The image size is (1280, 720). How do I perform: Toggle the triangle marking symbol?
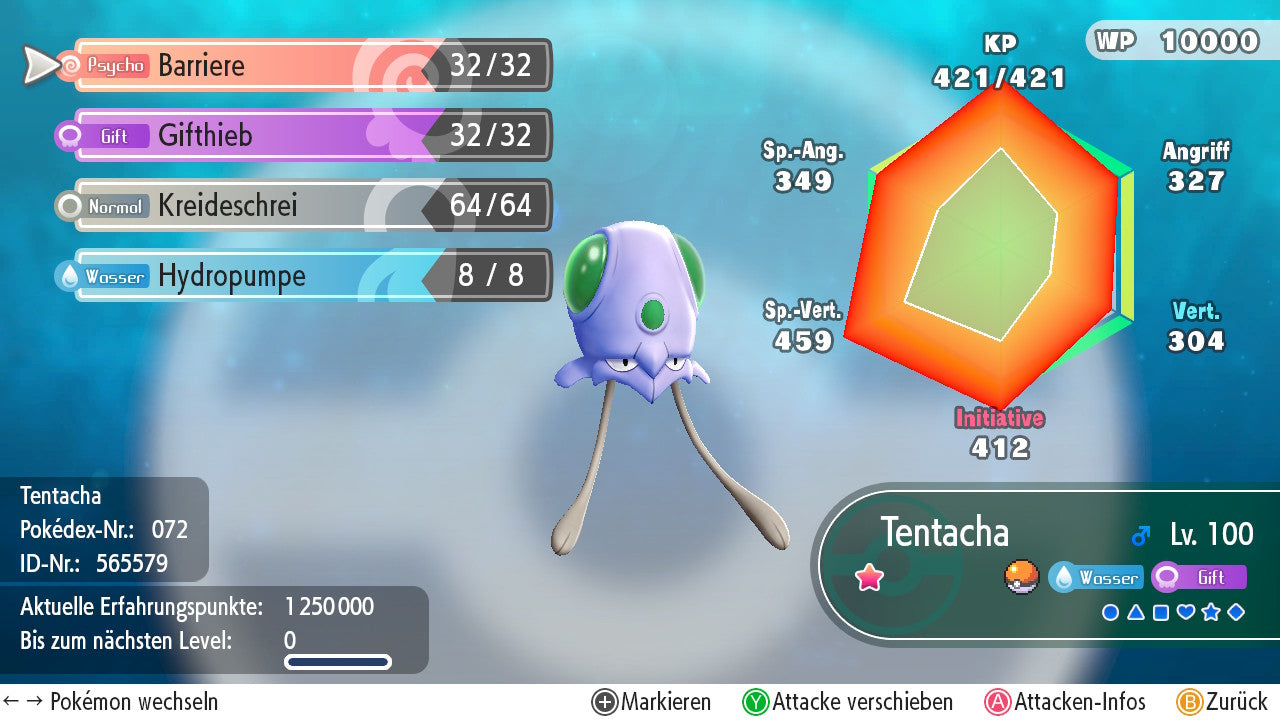coord(1136,612)
